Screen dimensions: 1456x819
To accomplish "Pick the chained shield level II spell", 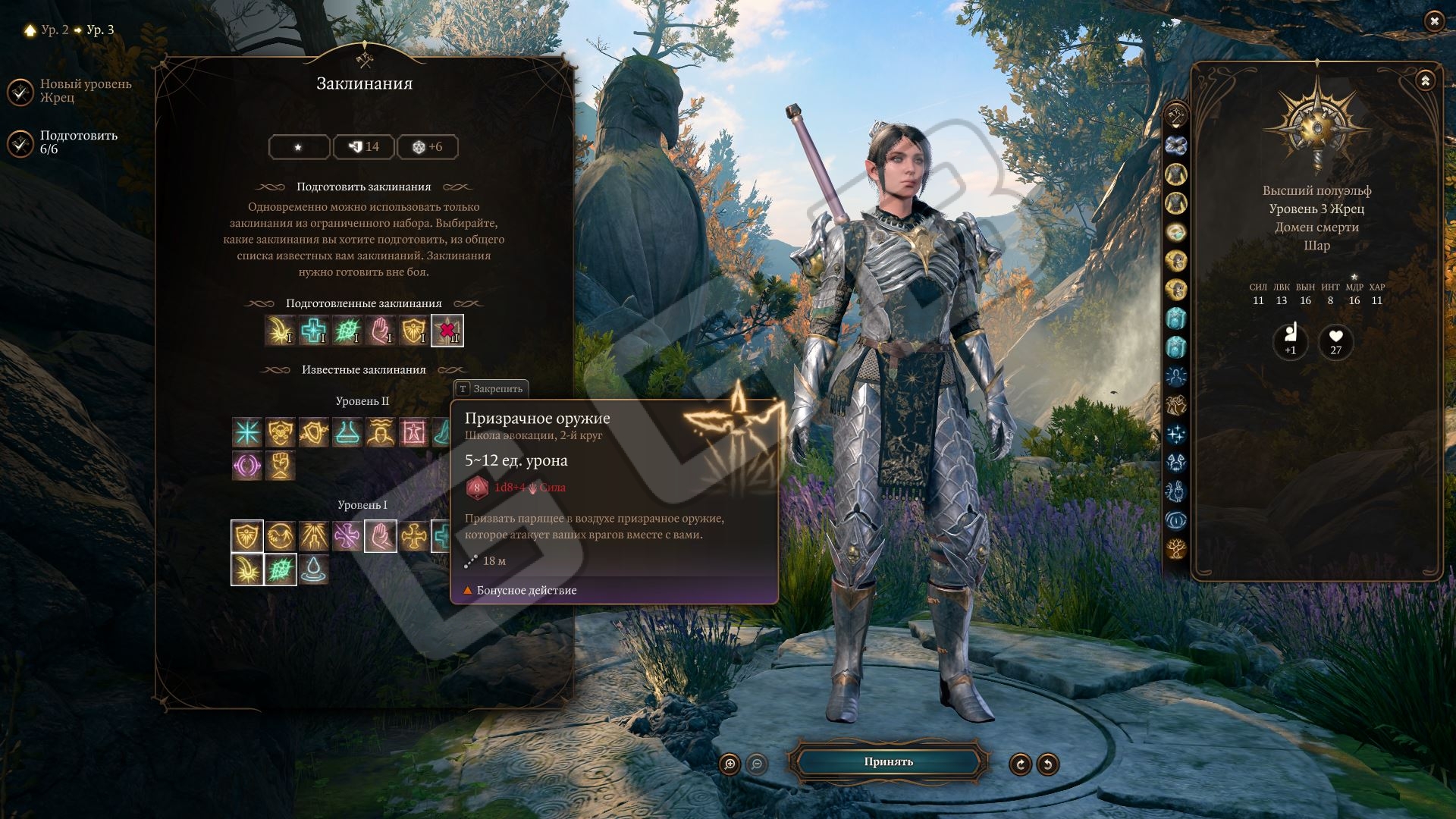I will (x=314, y=432).
